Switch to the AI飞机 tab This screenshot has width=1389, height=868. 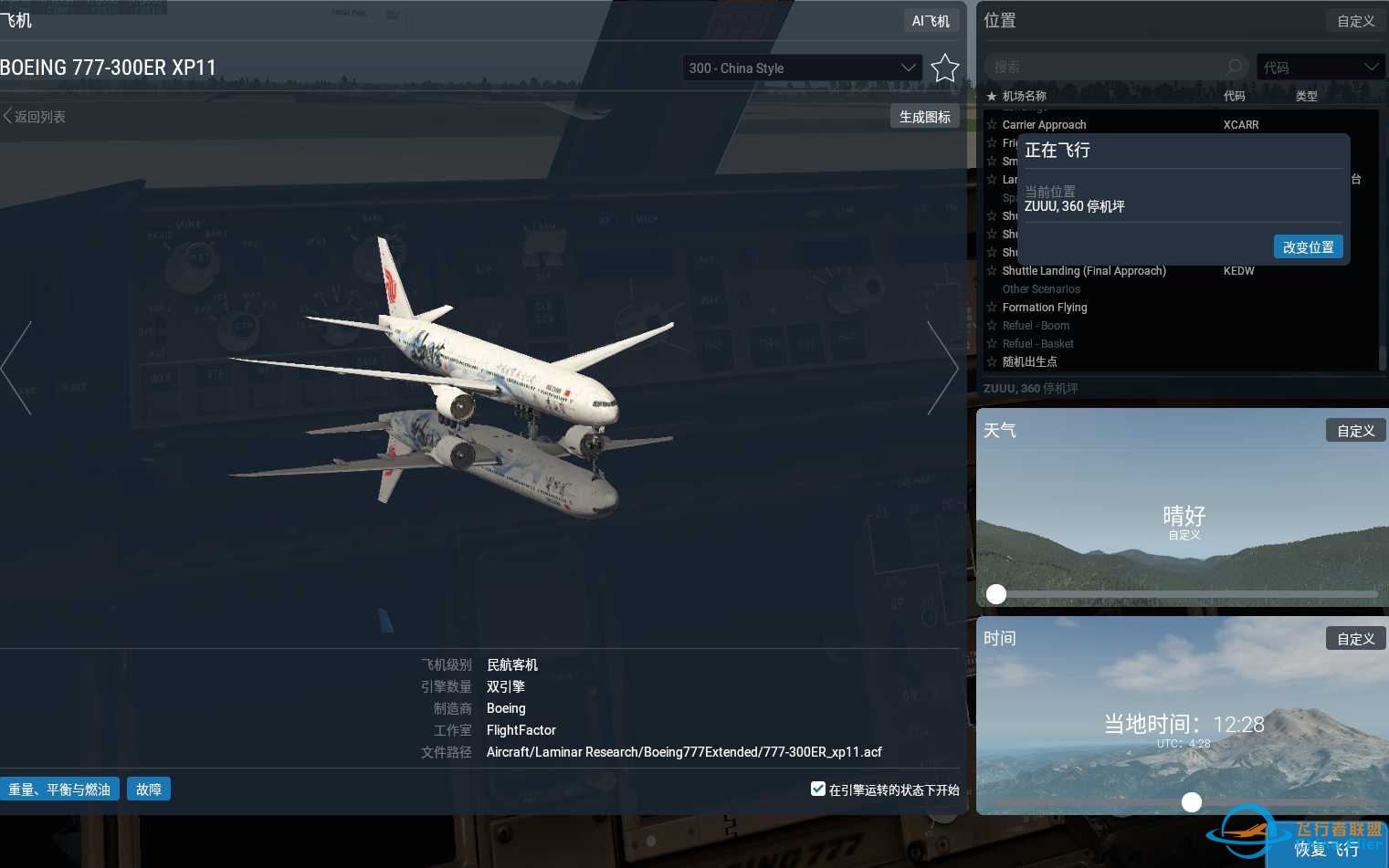(931, 20)
